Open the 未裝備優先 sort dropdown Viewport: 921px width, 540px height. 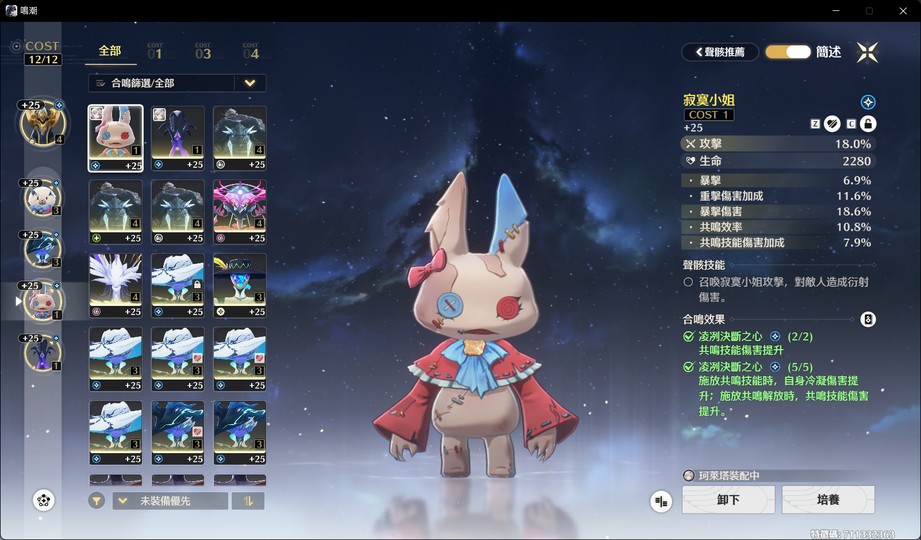(x=170, y=500)
